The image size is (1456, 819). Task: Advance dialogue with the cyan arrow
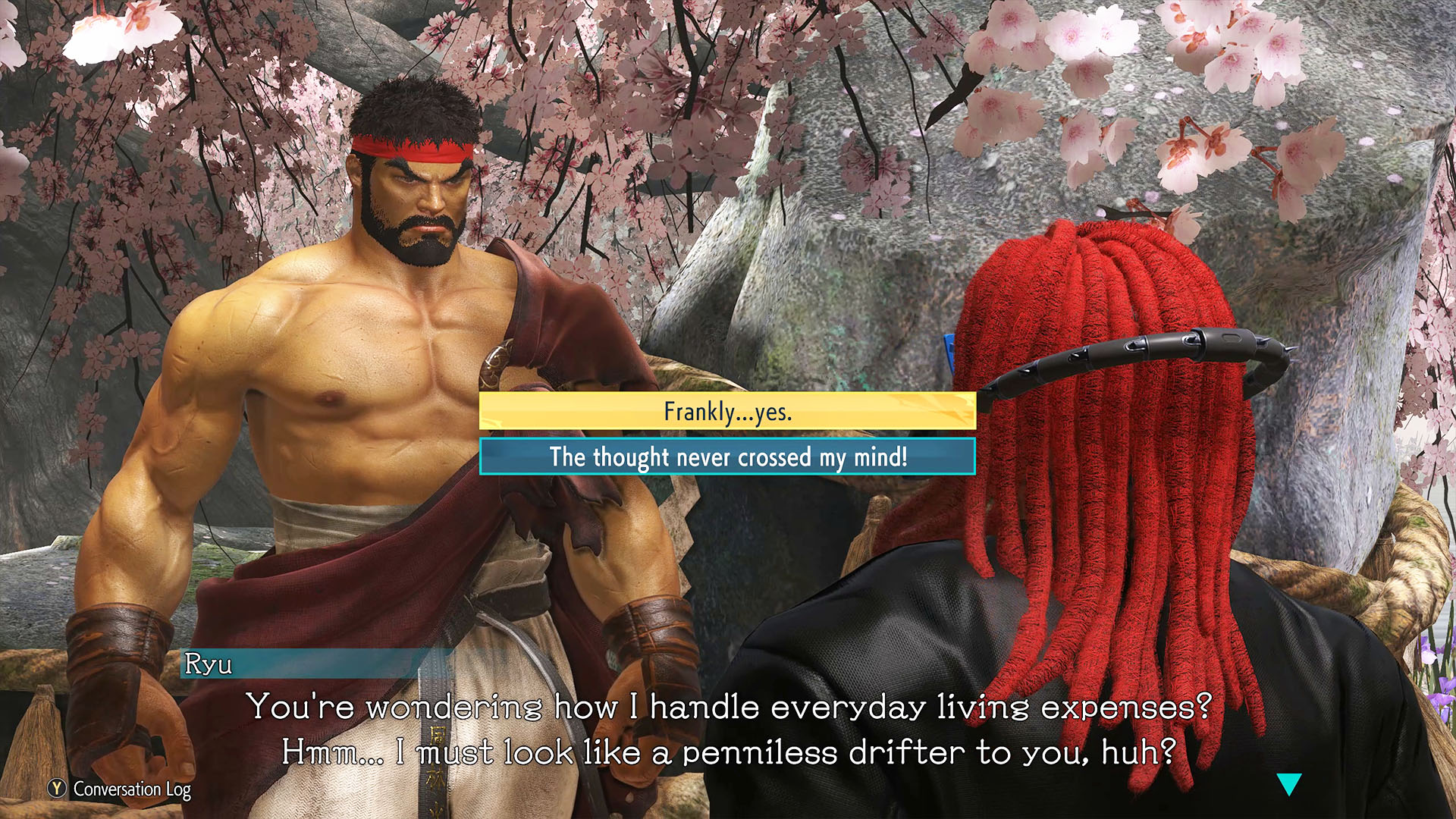[1288, 783]
